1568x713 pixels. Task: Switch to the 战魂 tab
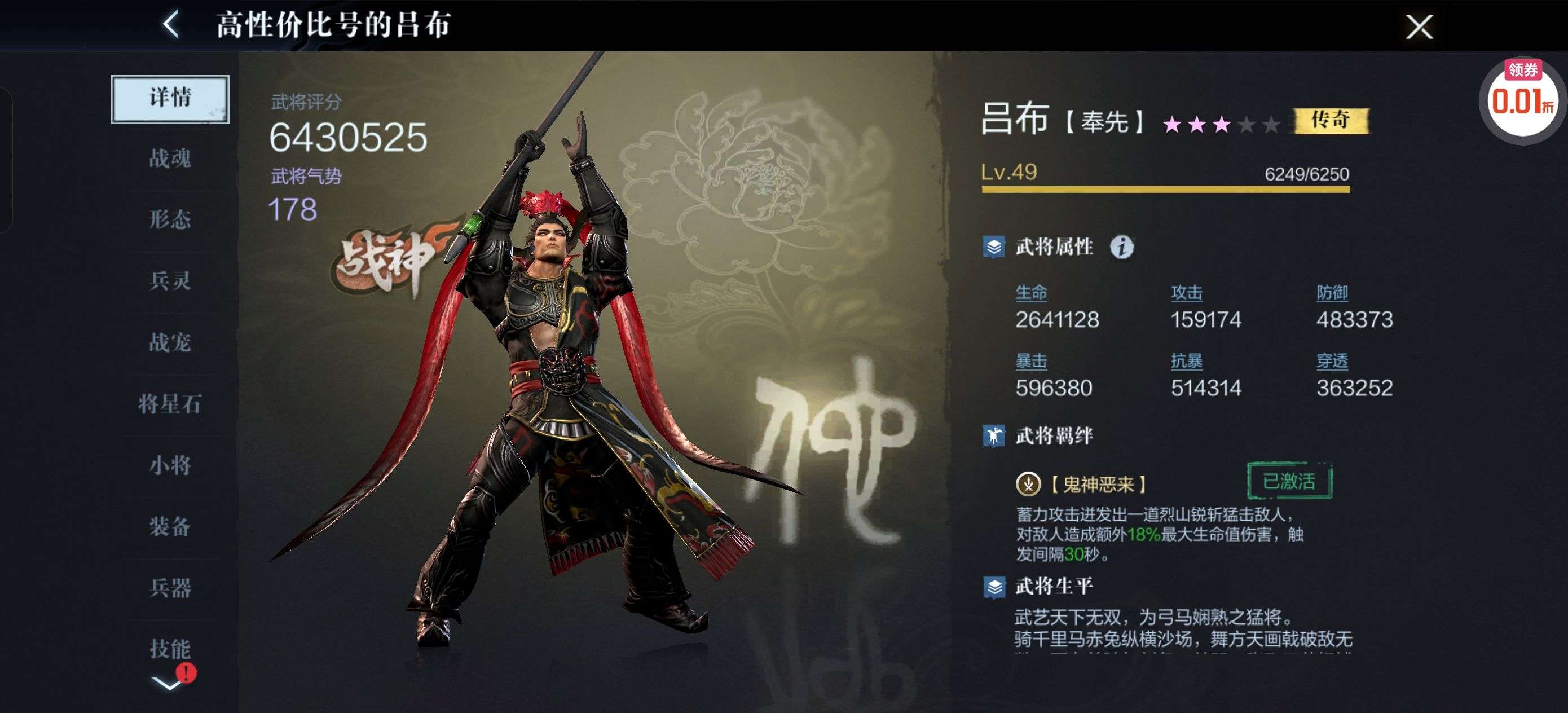[170, 159]
